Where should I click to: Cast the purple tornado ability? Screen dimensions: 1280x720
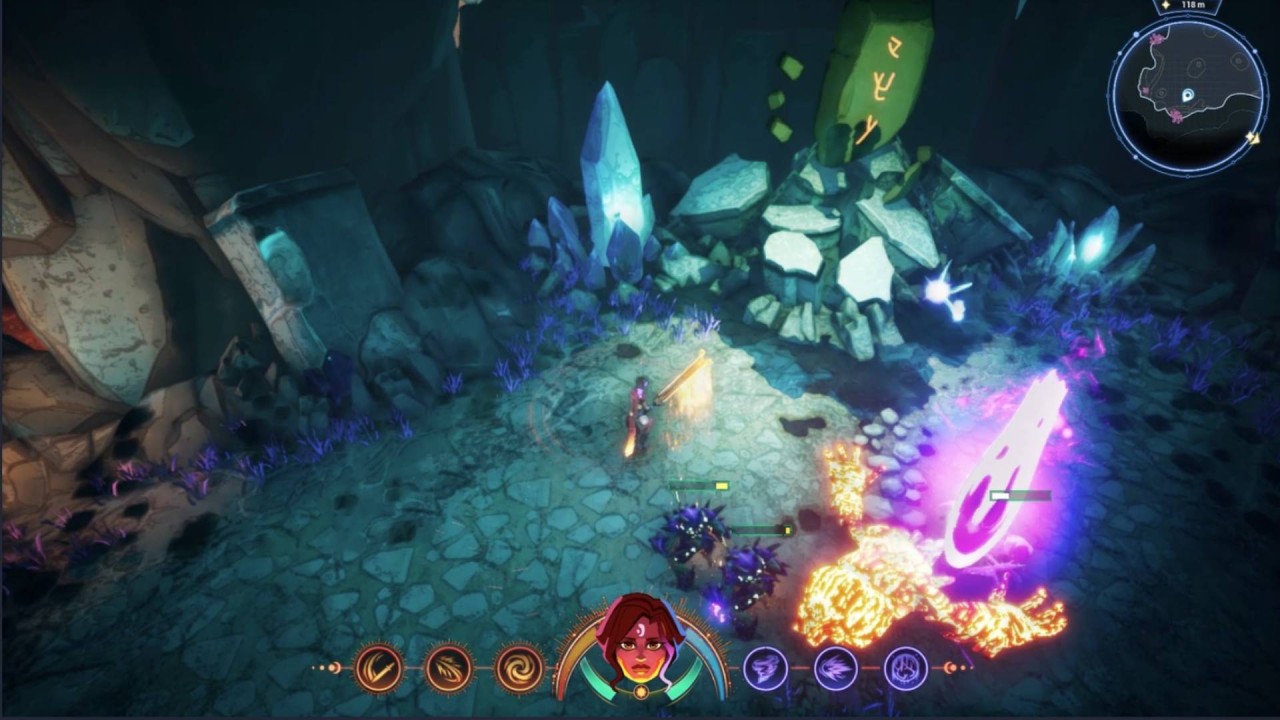[765, 667]
